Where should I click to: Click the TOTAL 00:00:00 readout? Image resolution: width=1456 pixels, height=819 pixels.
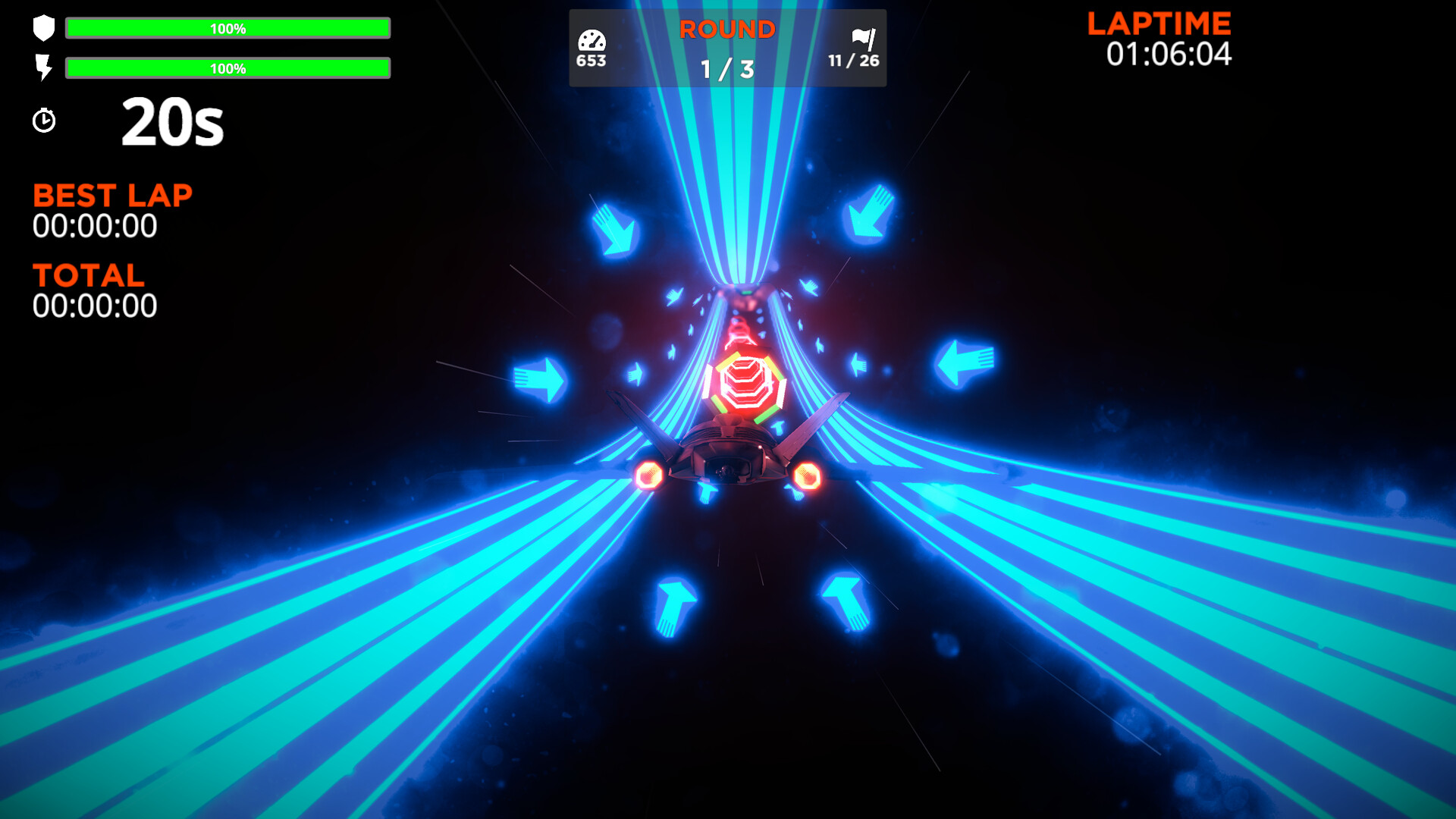click(94, 306)
